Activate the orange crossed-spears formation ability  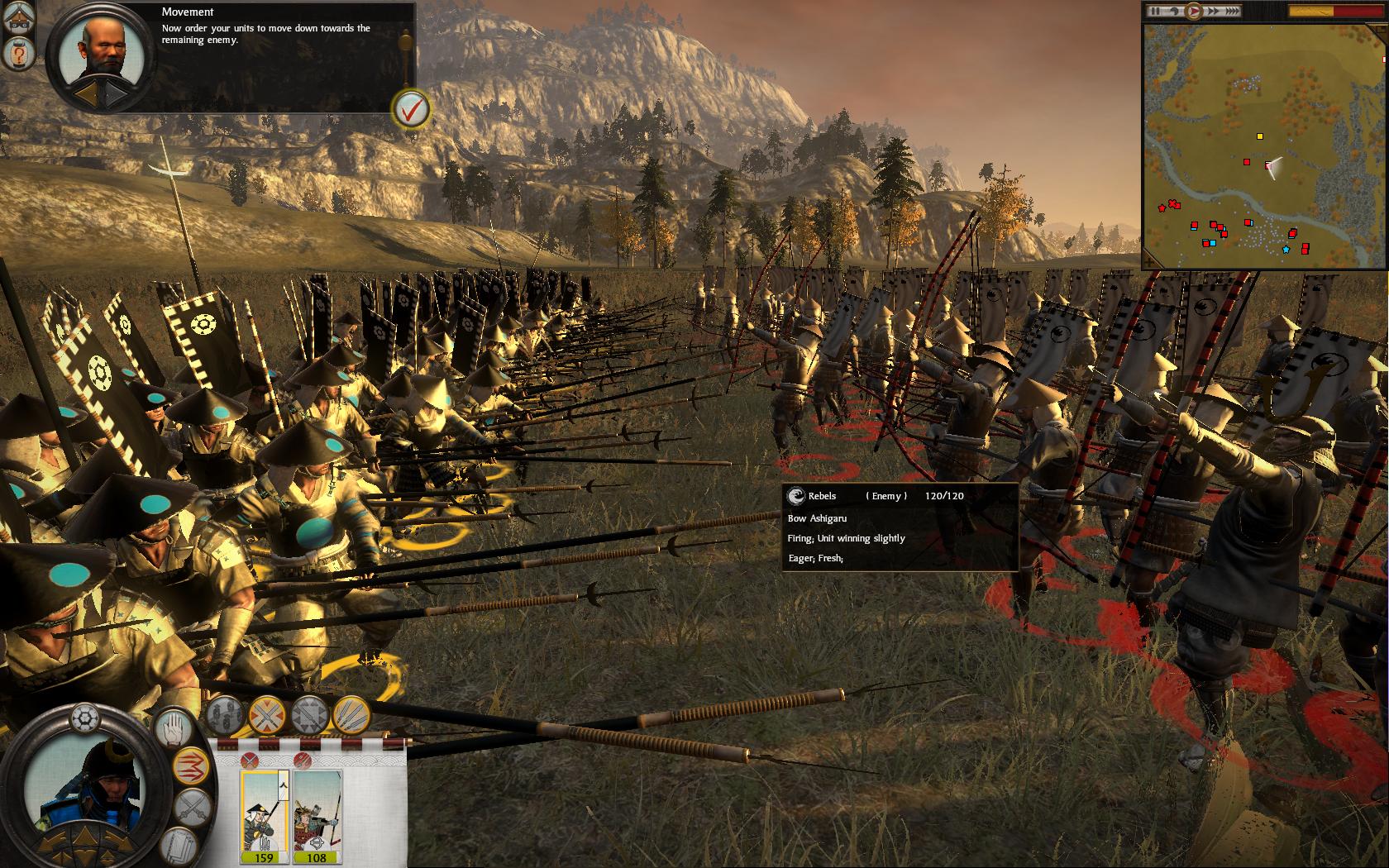pyautogui.click(x=267, y=714)
